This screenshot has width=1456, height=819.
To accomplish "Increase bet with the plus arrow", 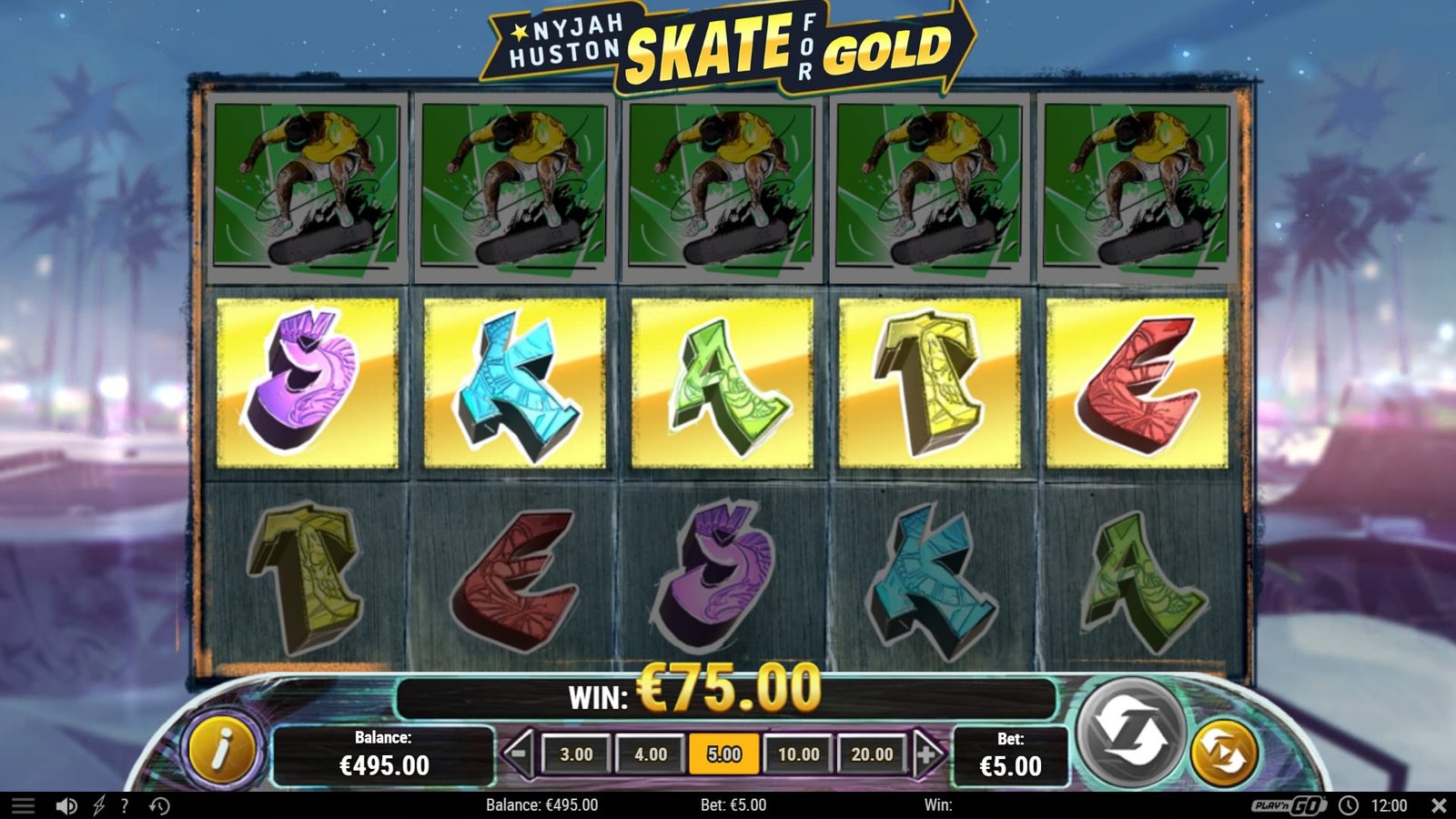I will [927, 753].
